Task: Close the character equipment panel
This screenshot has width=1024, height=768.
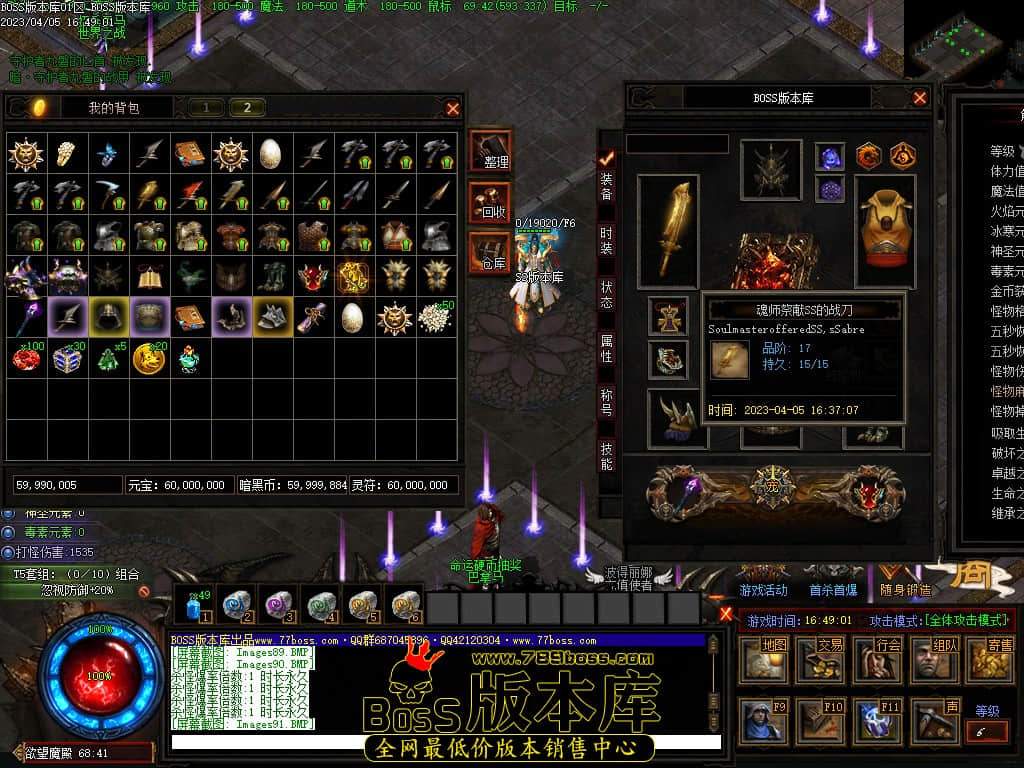Action: pos(920,98)
